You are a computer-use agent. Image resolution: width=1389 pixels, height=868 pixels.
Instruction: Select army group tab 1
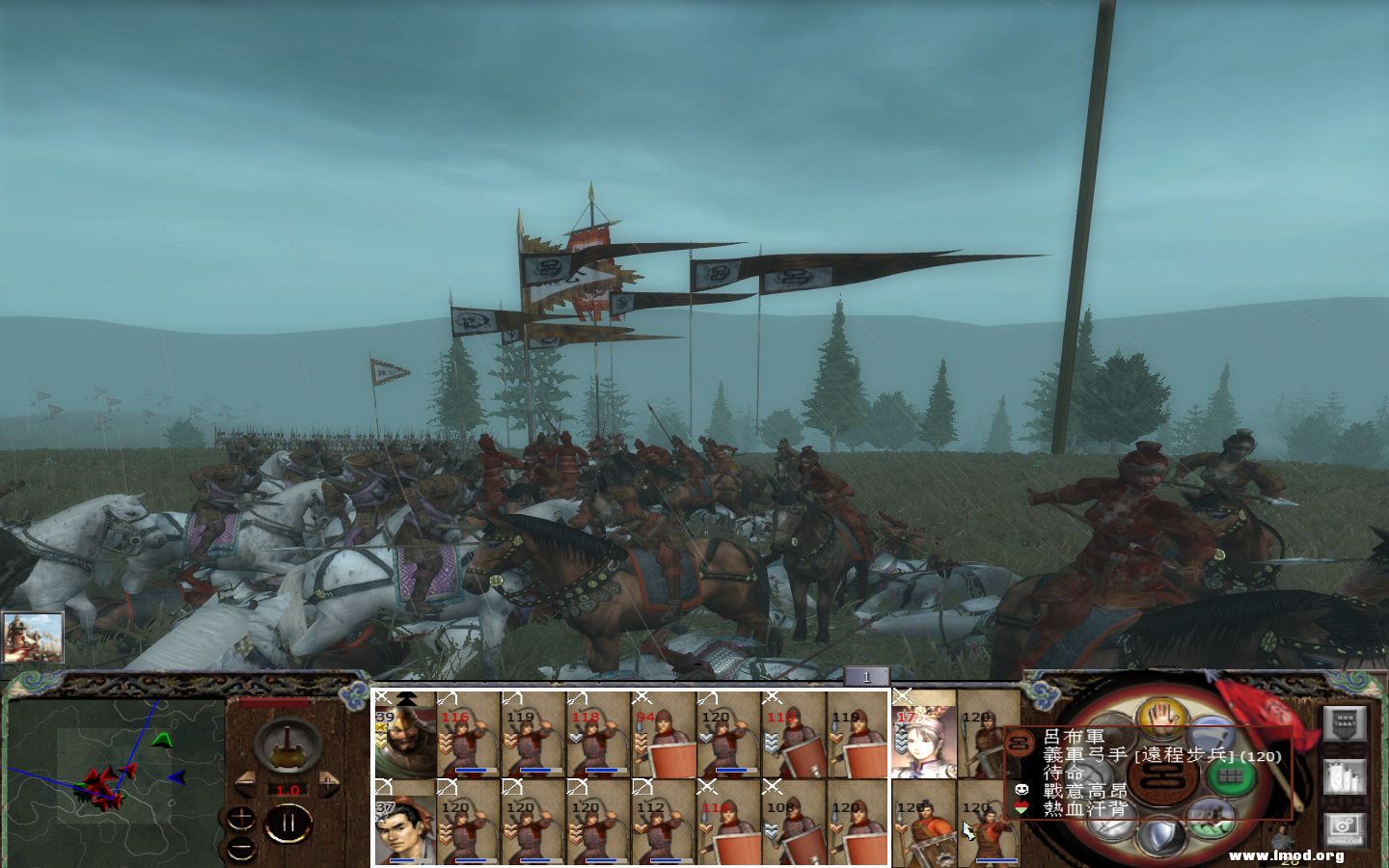tap(866, 678)
